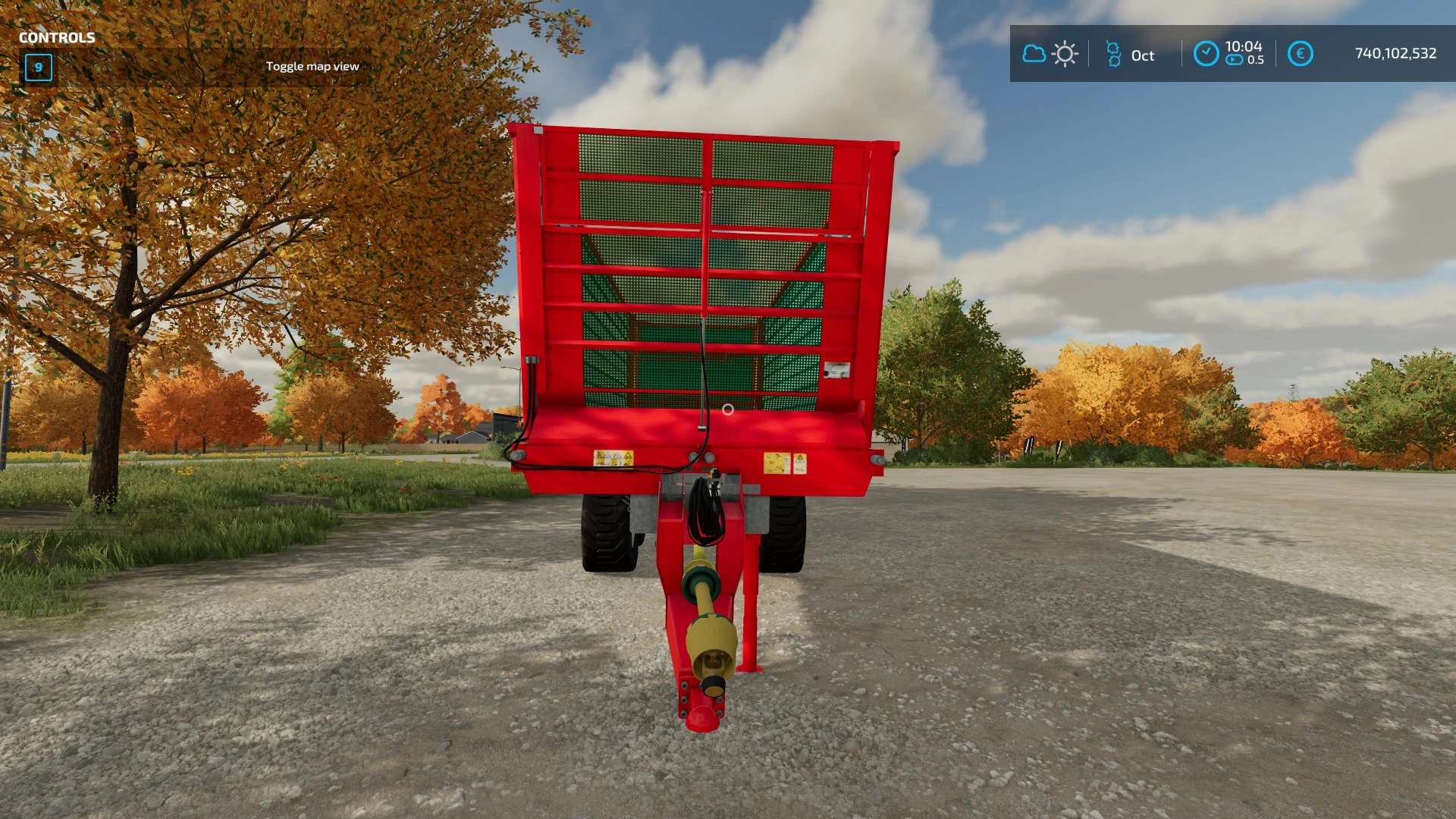The image size is (1456, 819).
Task: Click the euro money icon
Action: pyautogui.click(x=1300, y=54)
